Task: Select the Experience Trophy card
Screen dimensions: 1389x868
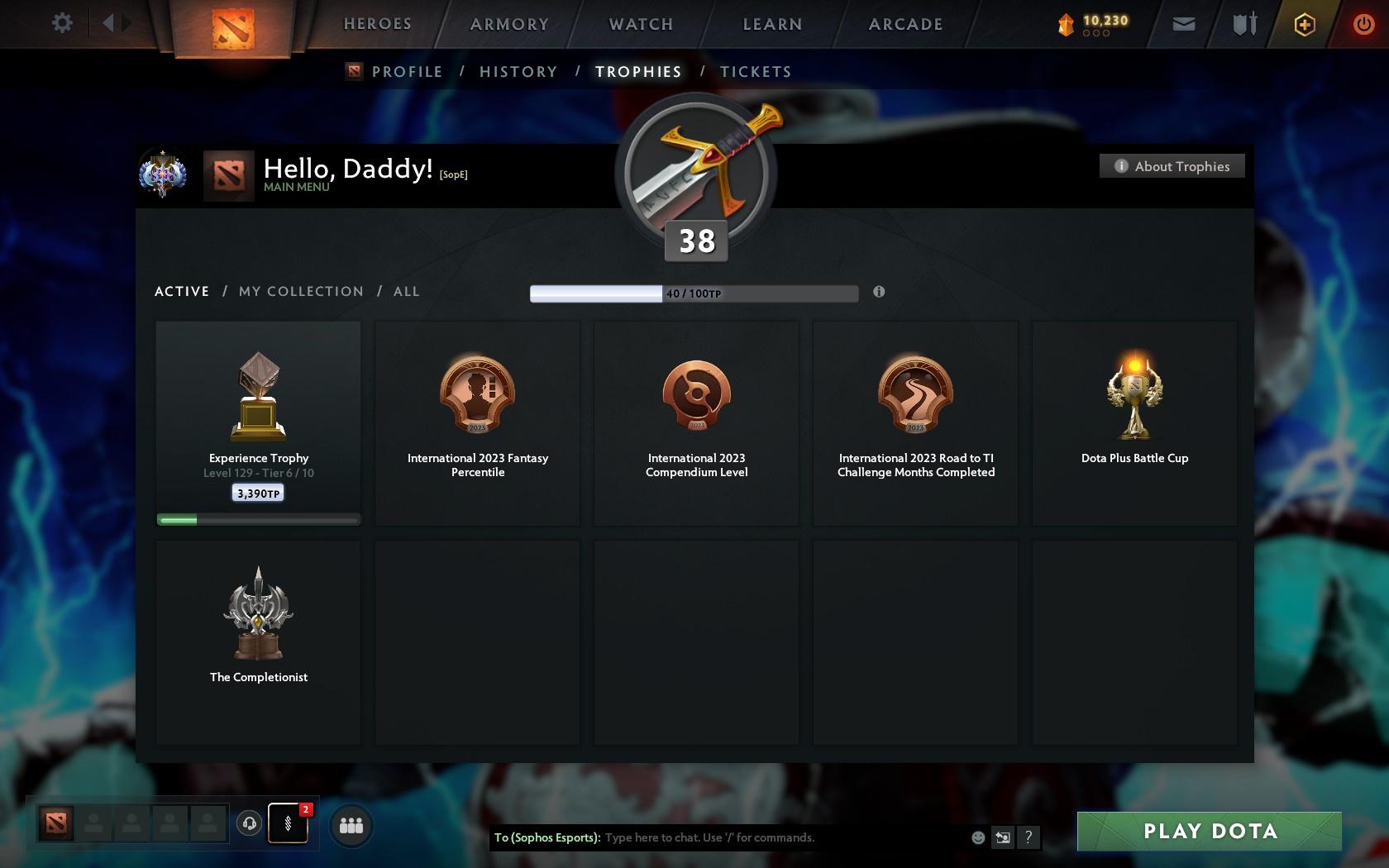Action: [x=258, y=422]
